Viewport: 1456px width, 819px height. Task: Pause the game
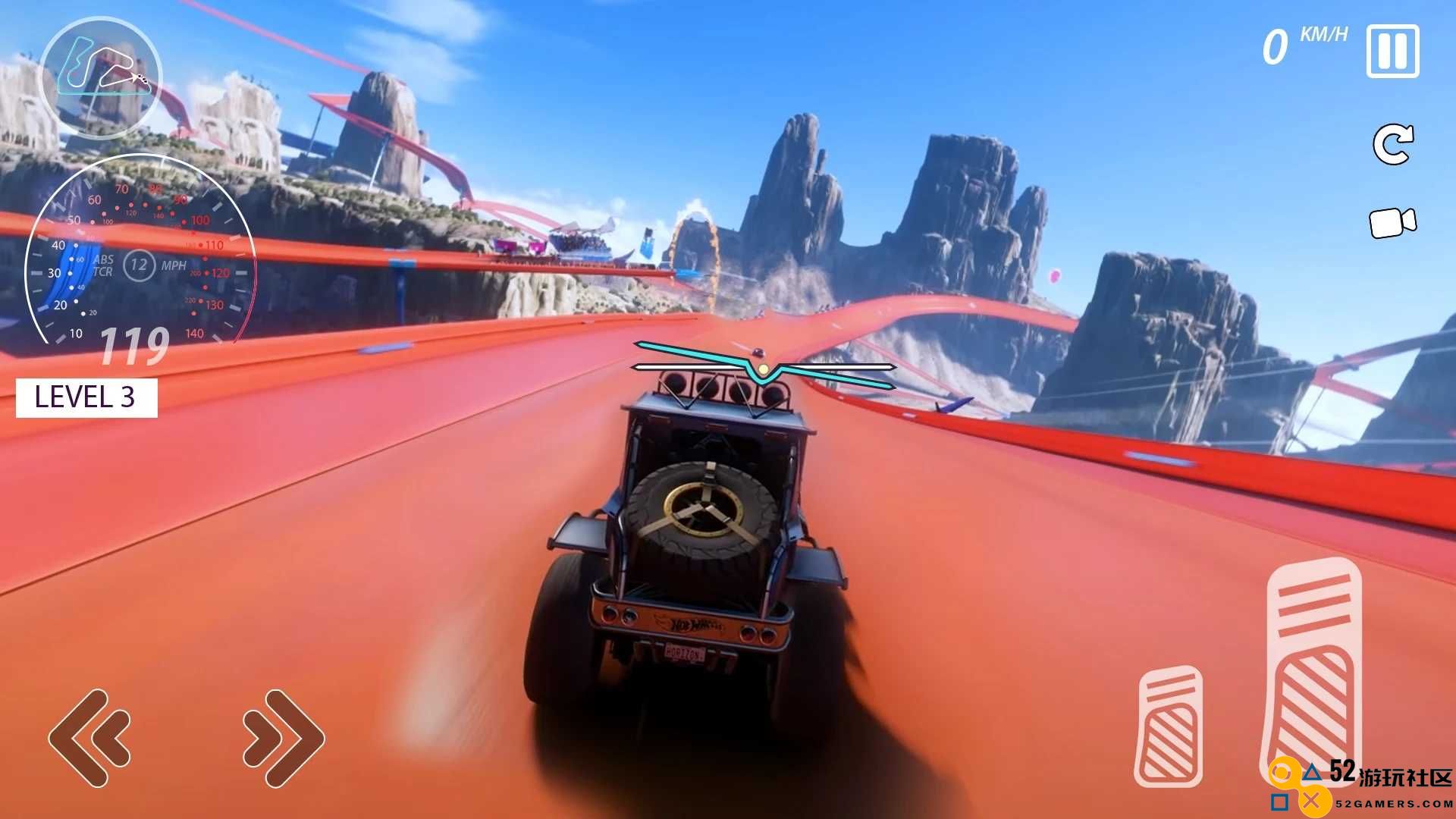tap(1392, 51)
